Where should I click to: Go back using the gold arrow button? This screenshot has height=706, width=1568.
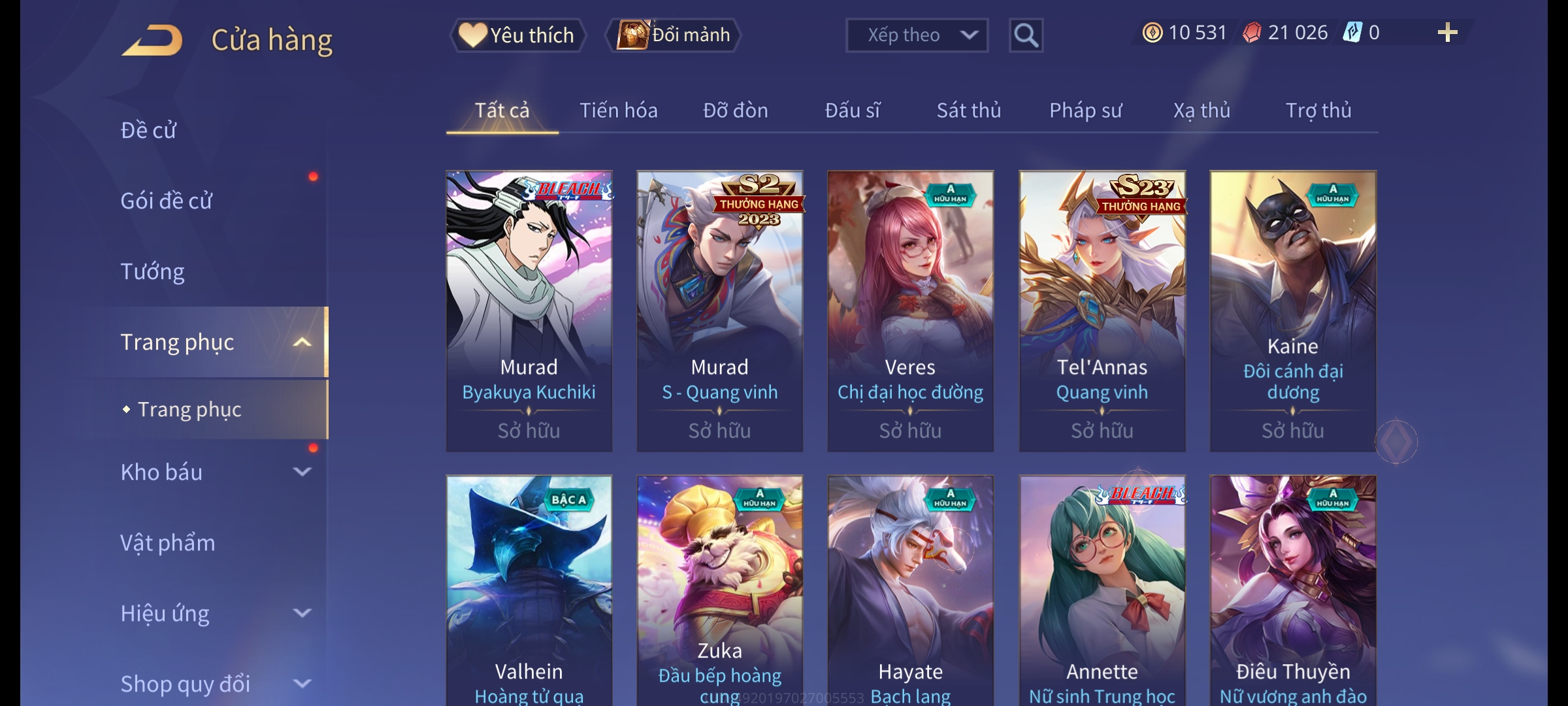tap(152, 41)
